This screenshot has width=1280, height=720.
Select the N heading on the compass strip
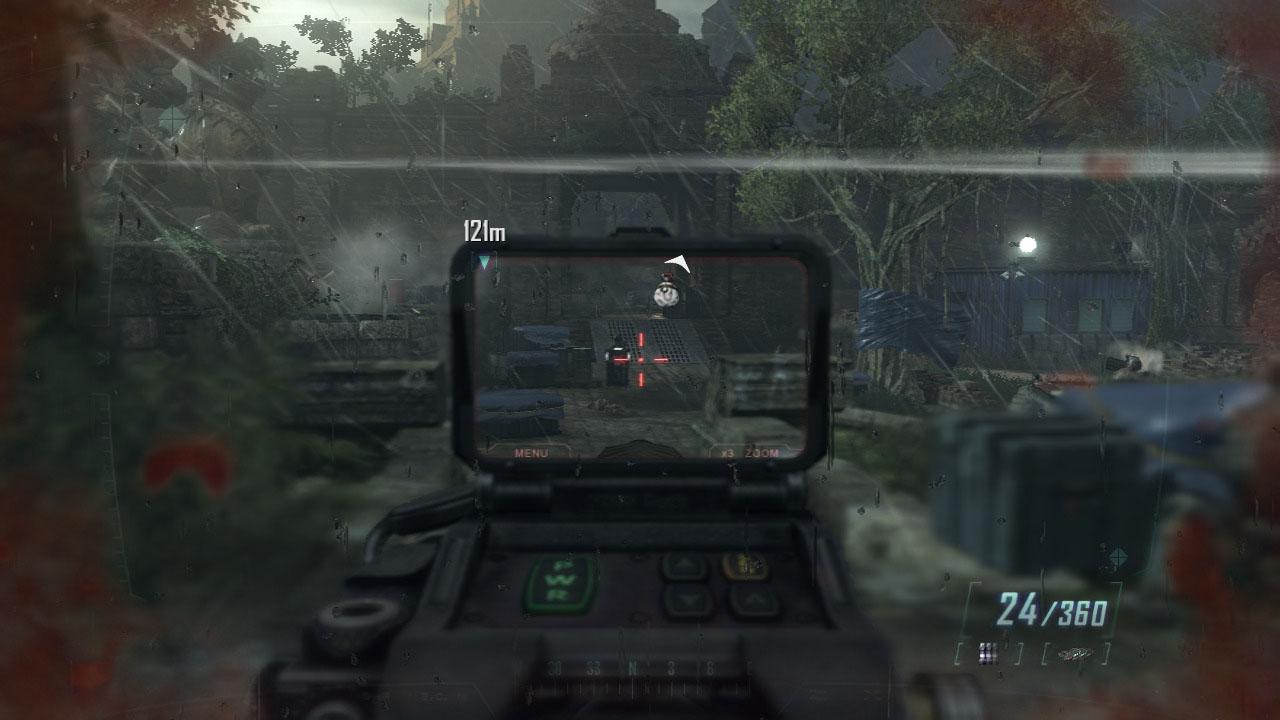coord(633,668)
